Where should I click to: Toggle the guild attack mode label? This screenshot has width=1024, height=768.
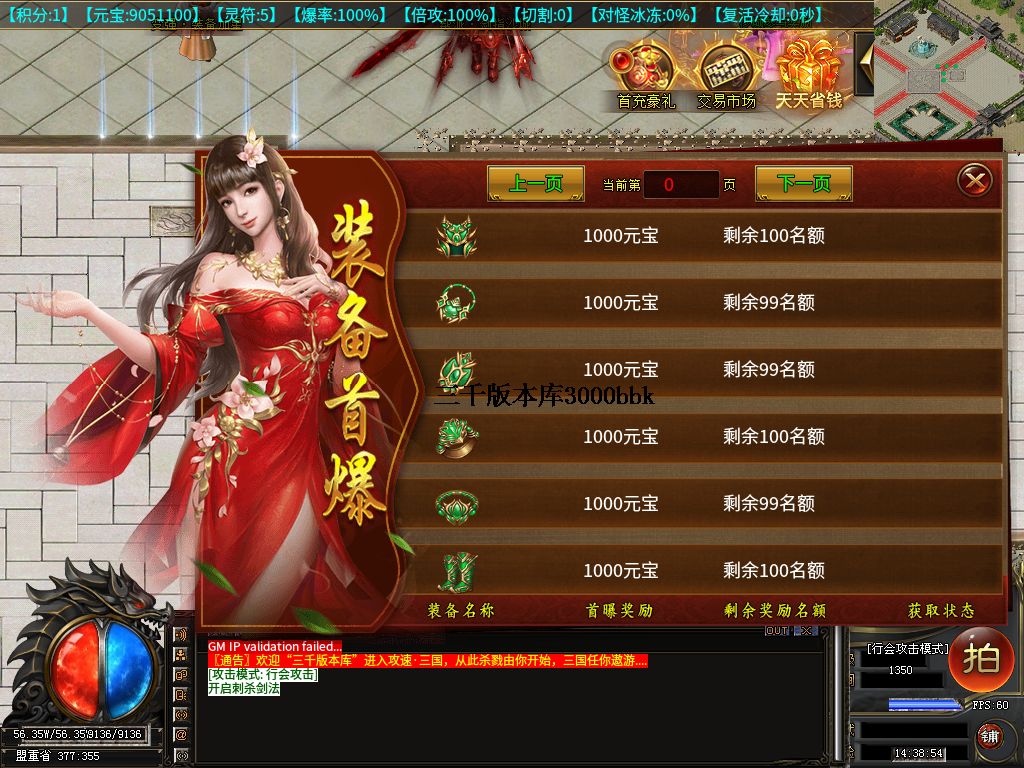906,649
